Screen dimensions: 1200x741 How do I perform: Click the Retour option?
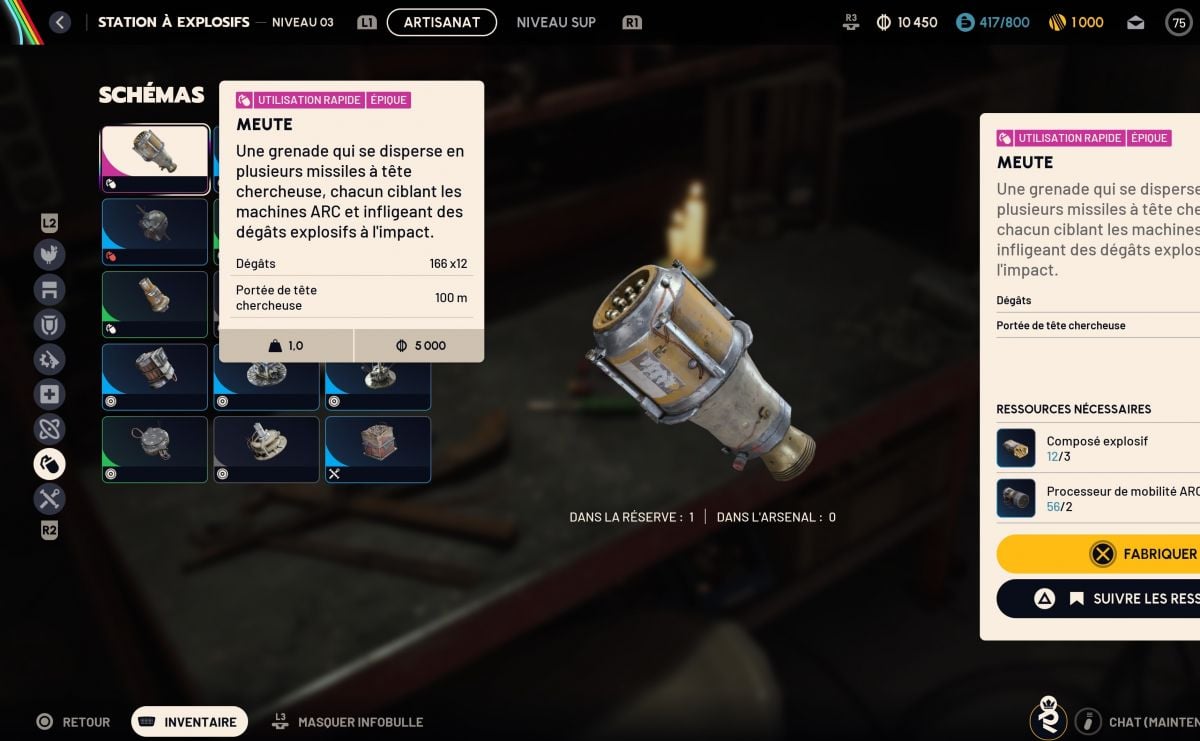pos(74,722)
